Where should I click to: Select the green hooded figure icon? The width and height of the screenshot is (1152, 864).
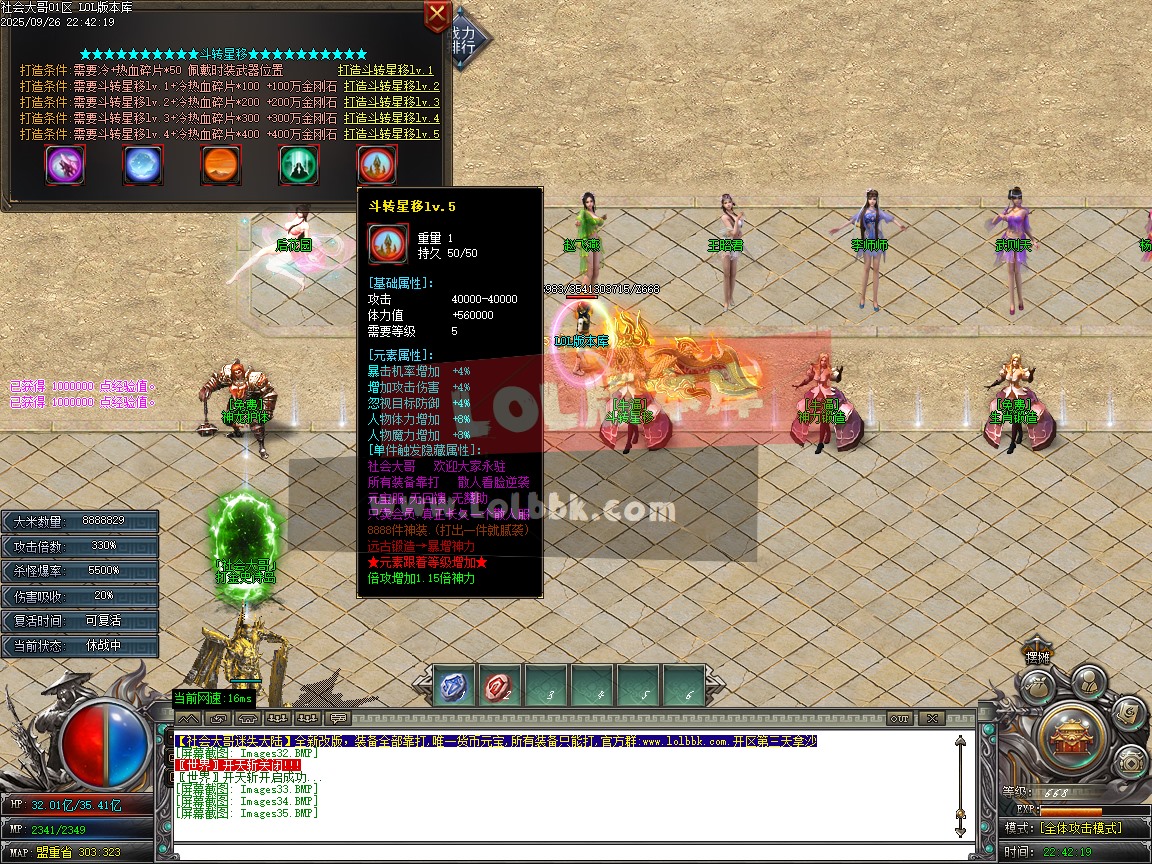pyautogui.click(x=299, y=164)
